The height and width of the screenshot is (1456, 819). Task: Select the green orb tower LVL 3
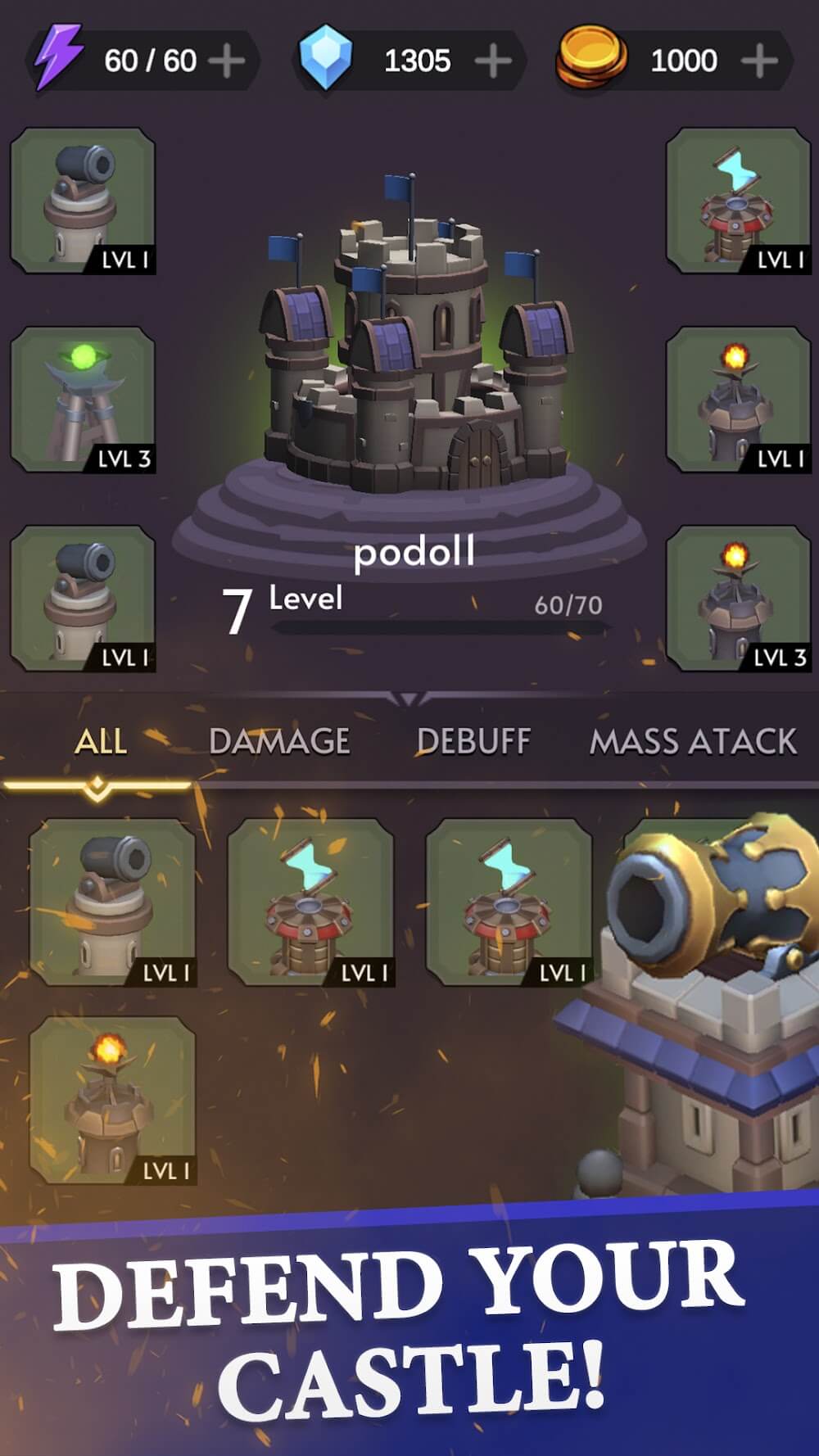[83, 400]
